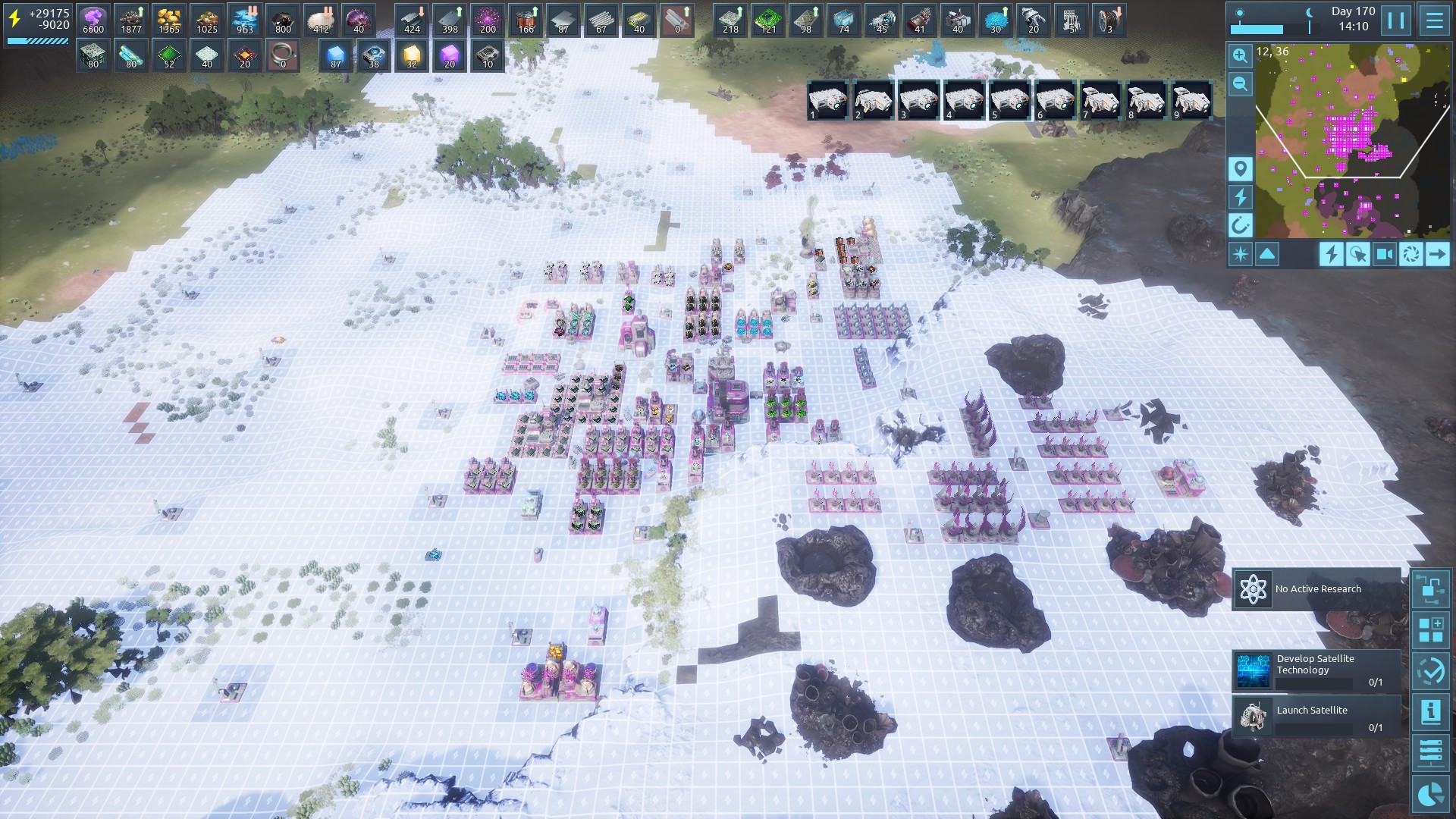This screenshot has width=1456, height=819.
Task: Zoom in the minimap
Action: (x=1240, y=56)
